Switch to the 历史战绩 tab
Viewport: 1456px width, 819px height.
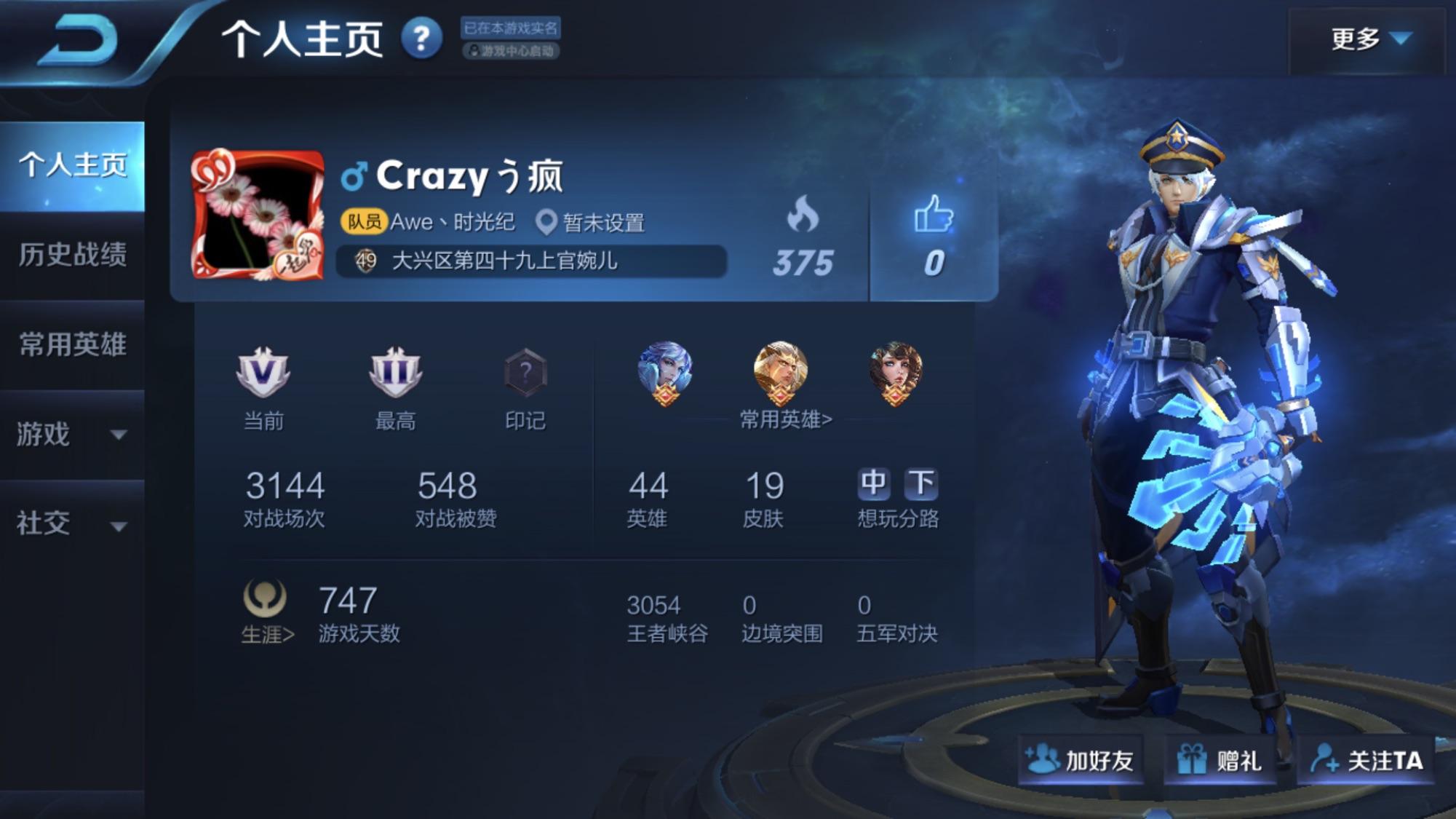click(72, 255)
